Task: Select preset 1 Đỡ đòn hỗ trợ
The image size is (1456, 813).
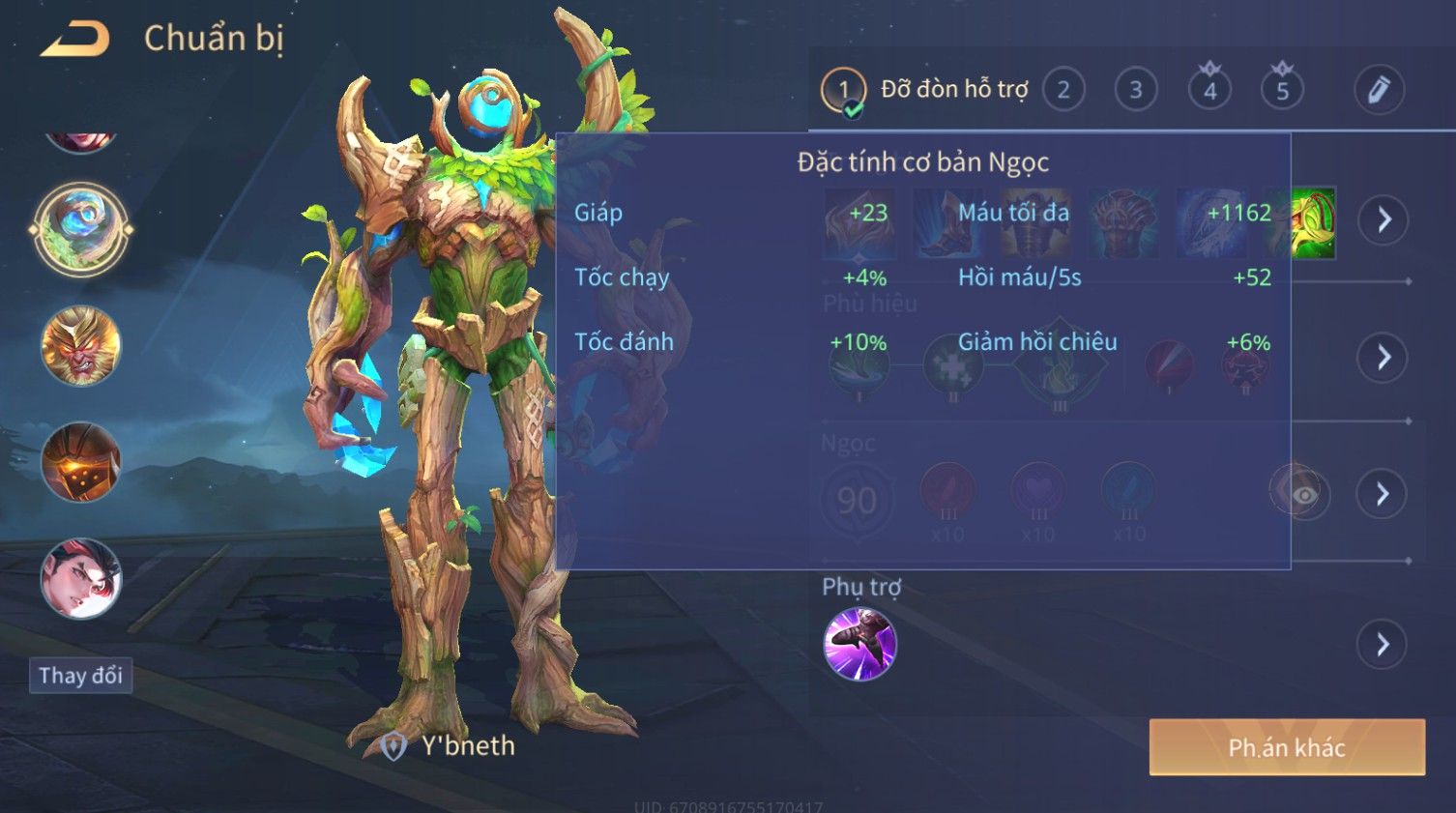Action: [x=843, y=91]
